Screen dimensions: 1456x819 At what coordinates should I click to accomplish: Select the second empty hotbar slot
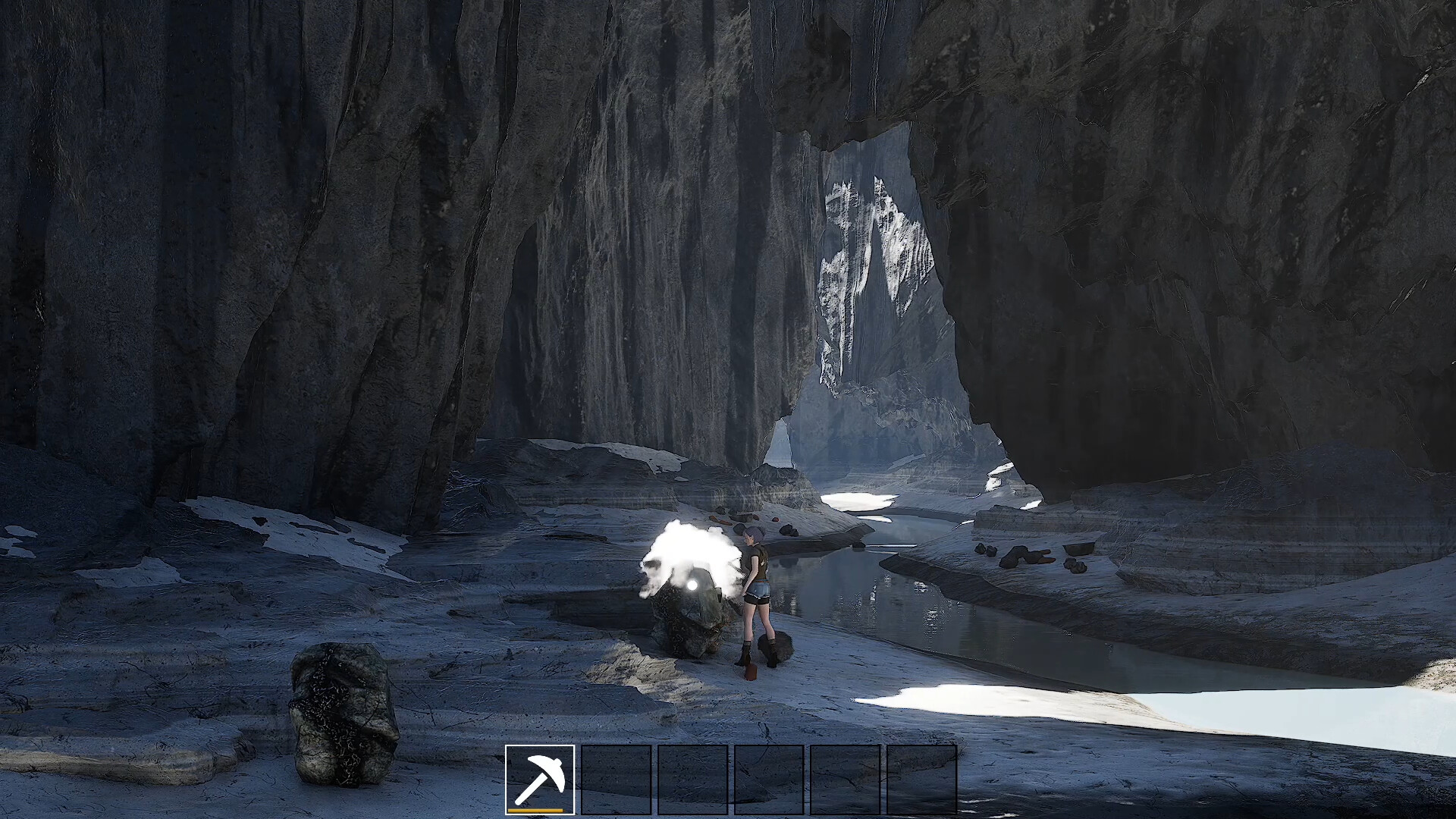coord(616,780)
